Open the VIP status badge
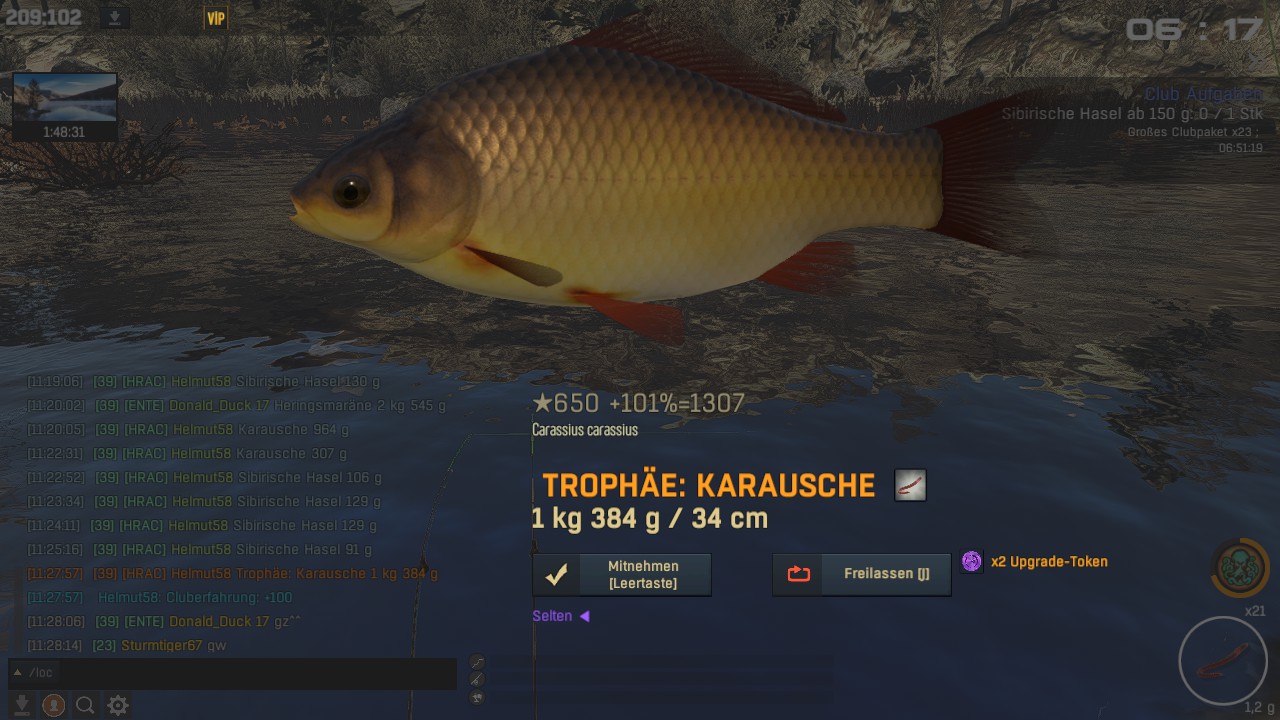This screenshot has height=720, width=1280. pyautogui.click(x=216, y=18)
